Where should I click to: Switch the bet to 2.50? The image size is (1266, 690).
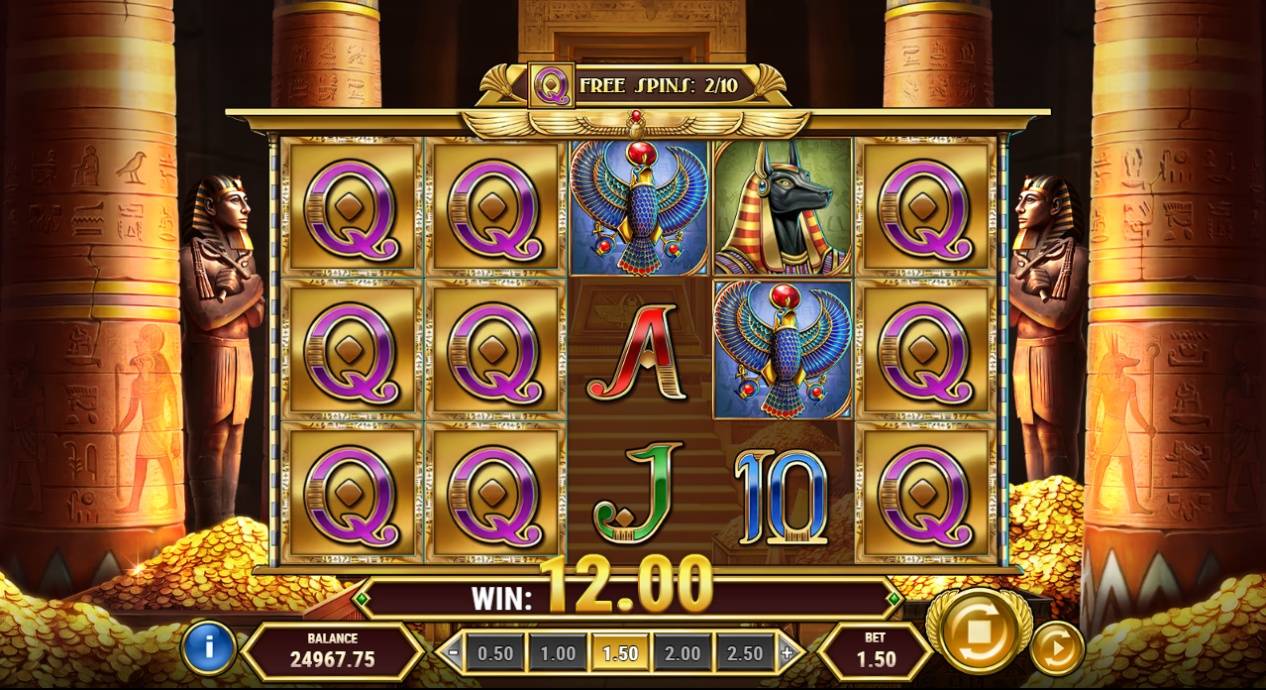(745, 654)
